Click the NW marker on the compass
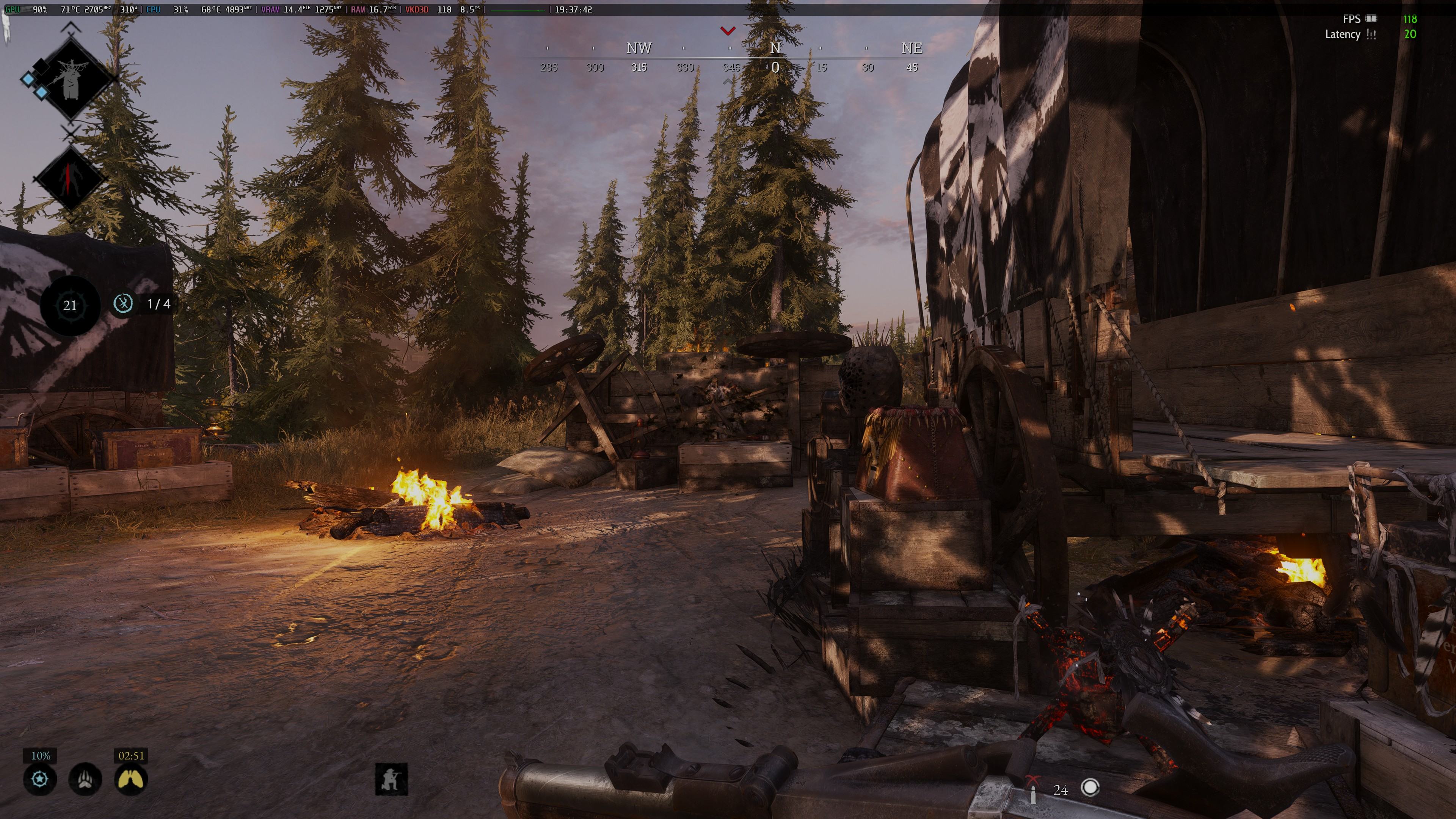The width and height of the screenshot is (1456, 819). coord(639,49)
